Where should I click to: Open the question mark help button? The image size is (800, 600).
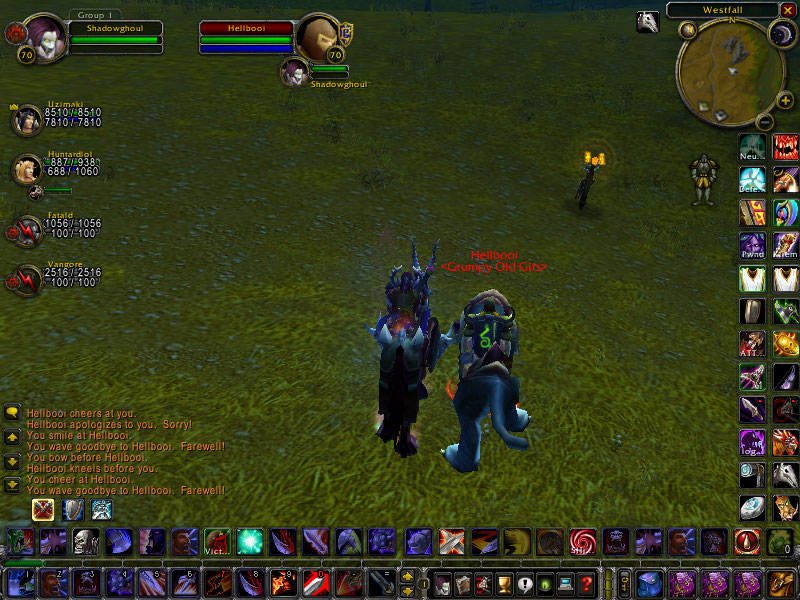pyautogui.click(x=587, y=583)
